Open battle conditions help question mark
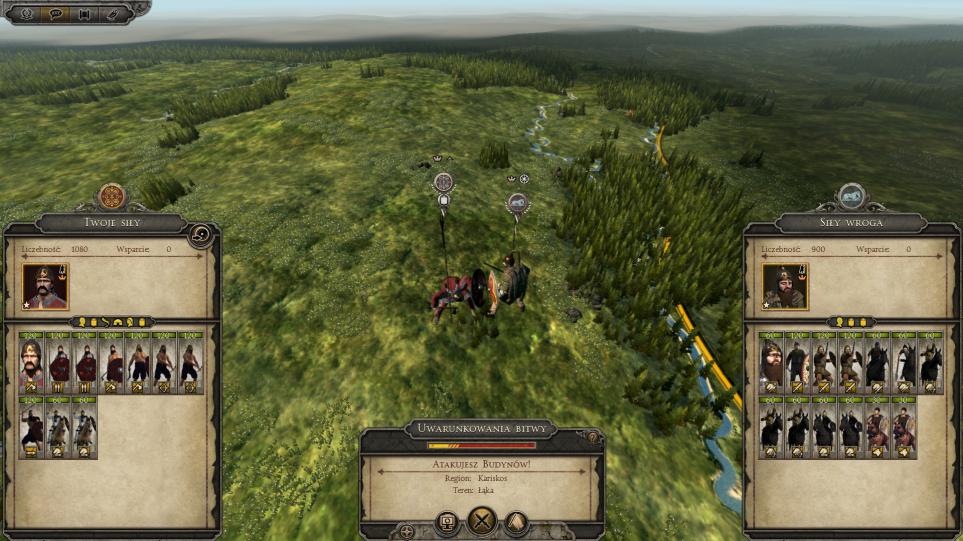 coord(592,437)
